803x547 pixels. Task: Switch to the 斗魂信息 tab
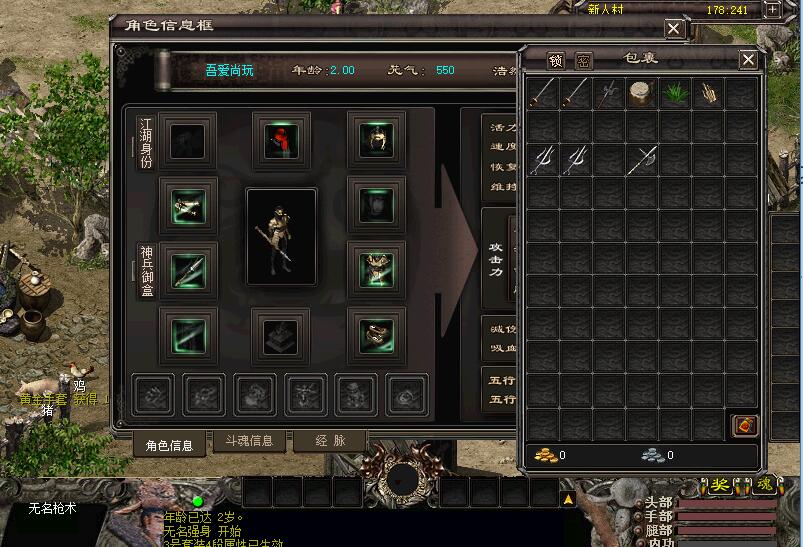249,441
